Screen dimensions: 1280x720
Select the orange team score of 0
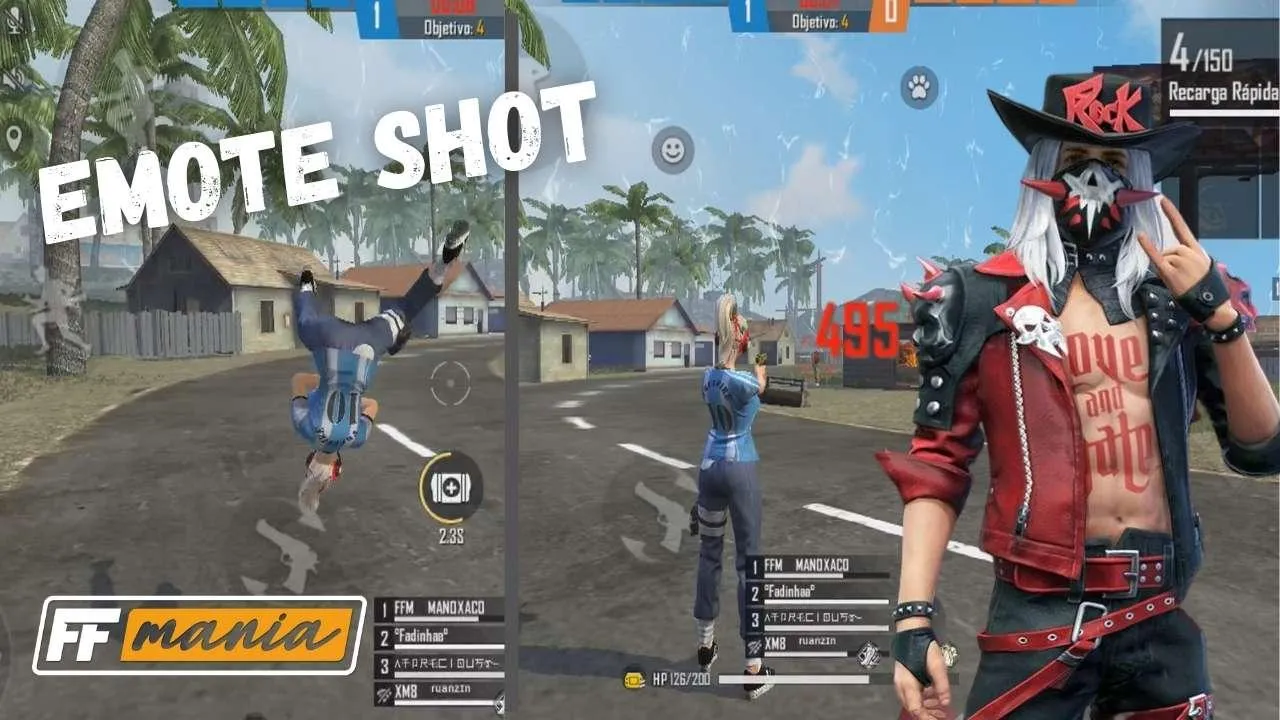click(888, 12)
